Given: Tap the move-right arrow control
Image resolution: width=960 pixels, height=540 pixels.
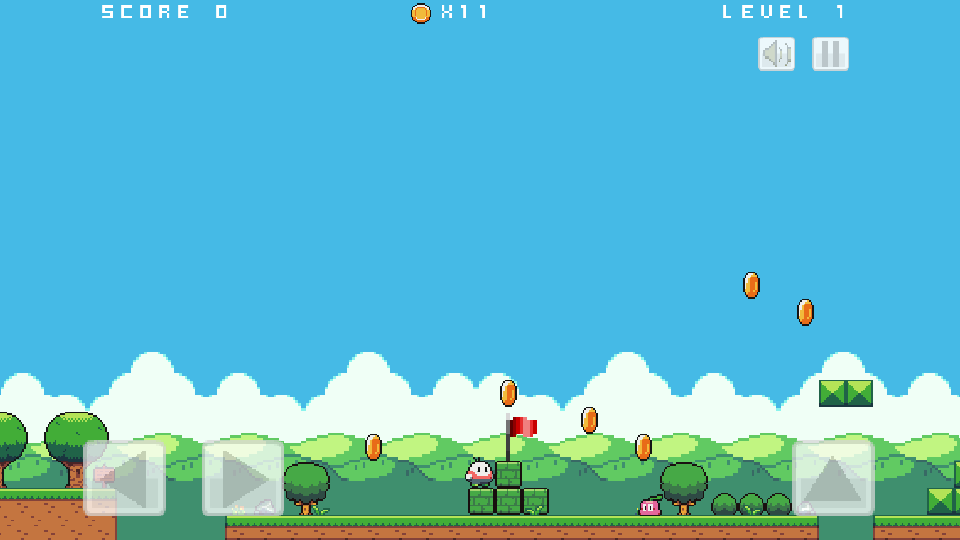Looking at the screenshot, I should click(x=243, y=479).
